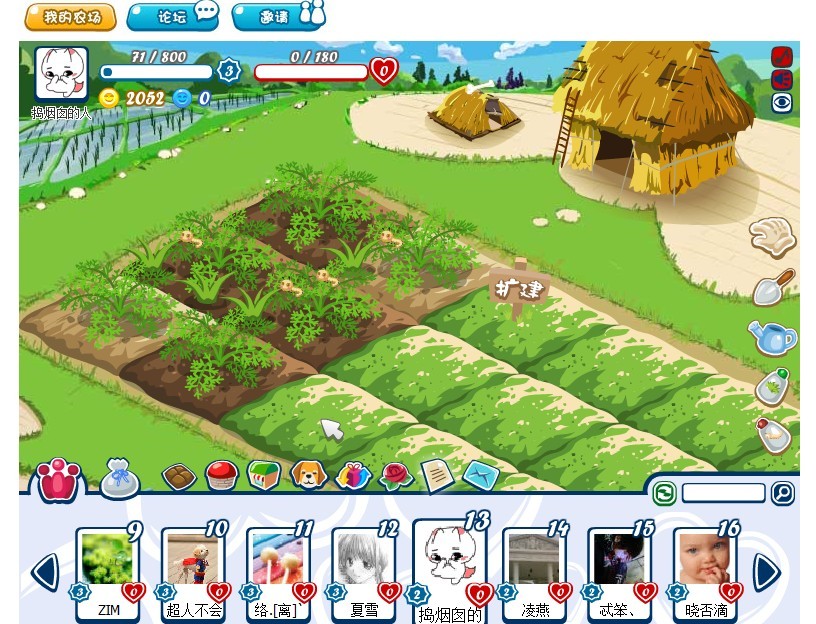
Task: Open the player avatar profile
Action: [61, 74]
